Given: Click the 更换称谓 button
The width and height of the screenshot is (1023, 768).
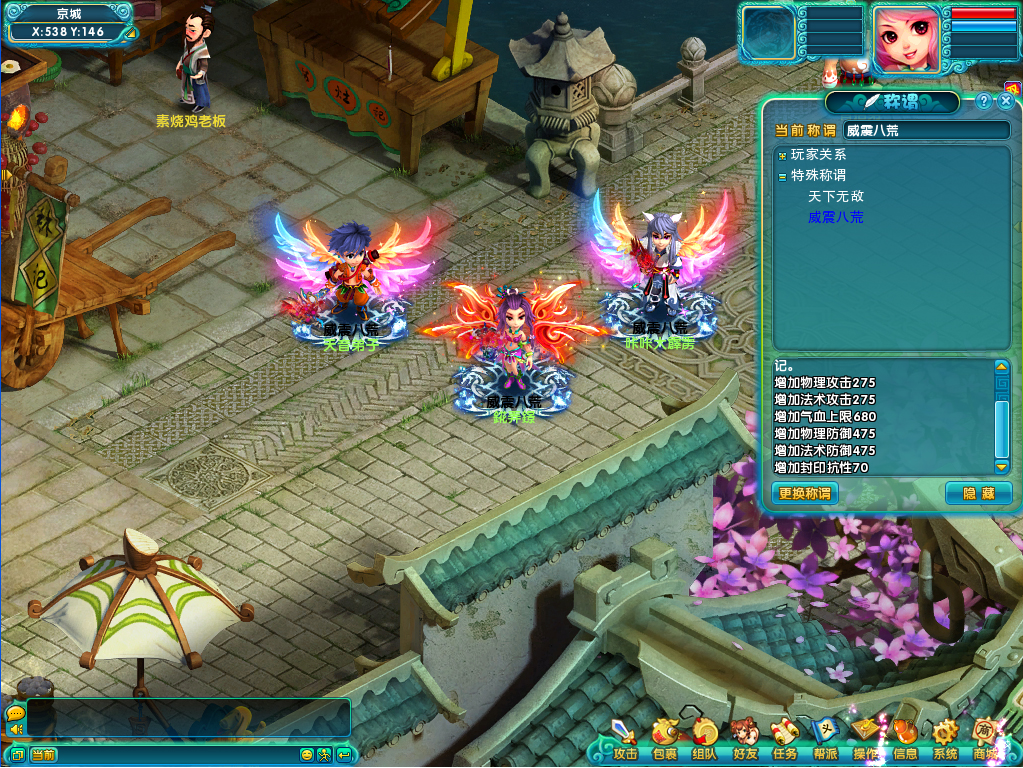Looking at the screenshot, I should tap(805, 493).
